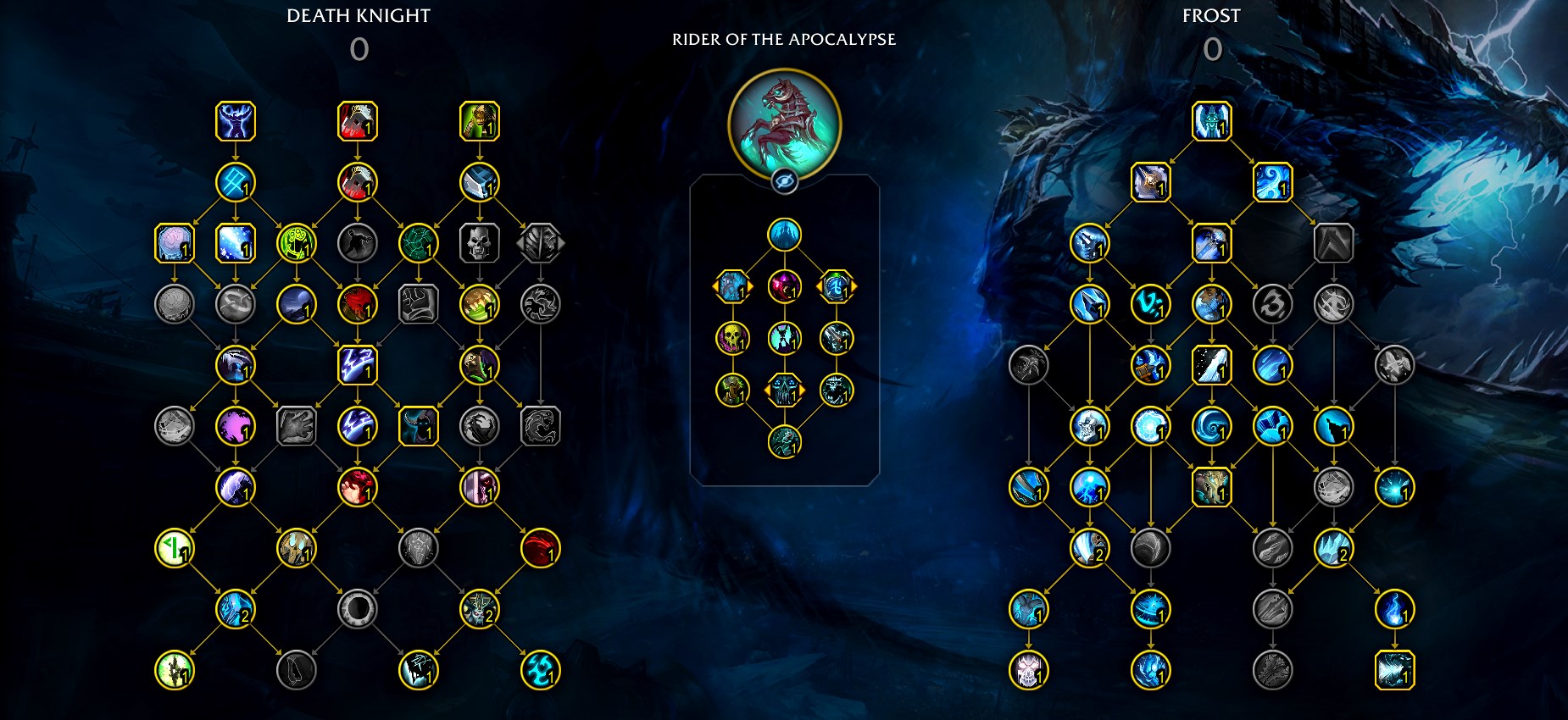Select the blue figure with raised arms talent
Viewport: 1568px width, 720px height.
click(x=236, y=121)
